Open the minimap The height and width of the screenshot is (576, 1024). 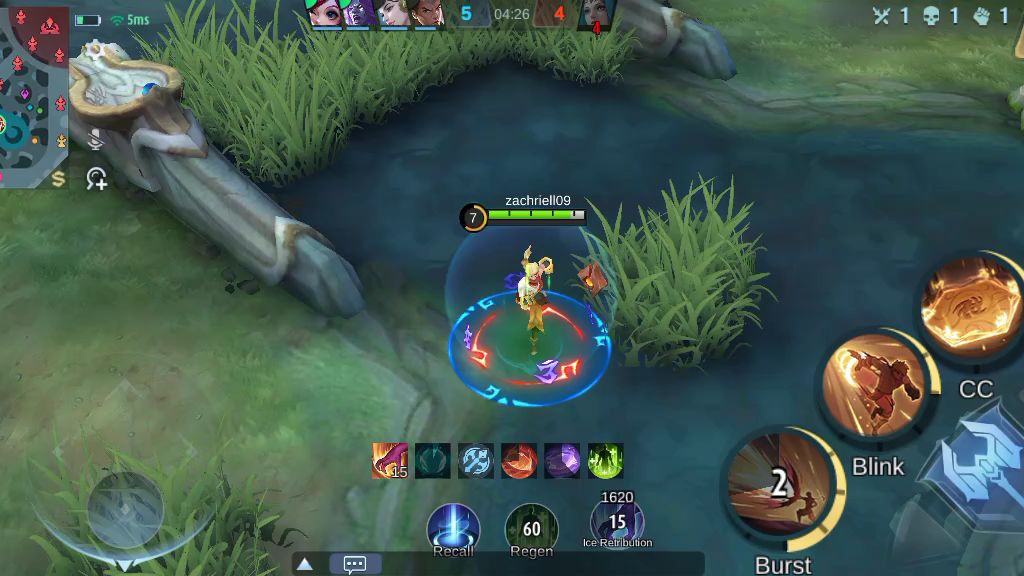(x=34, y=95)
